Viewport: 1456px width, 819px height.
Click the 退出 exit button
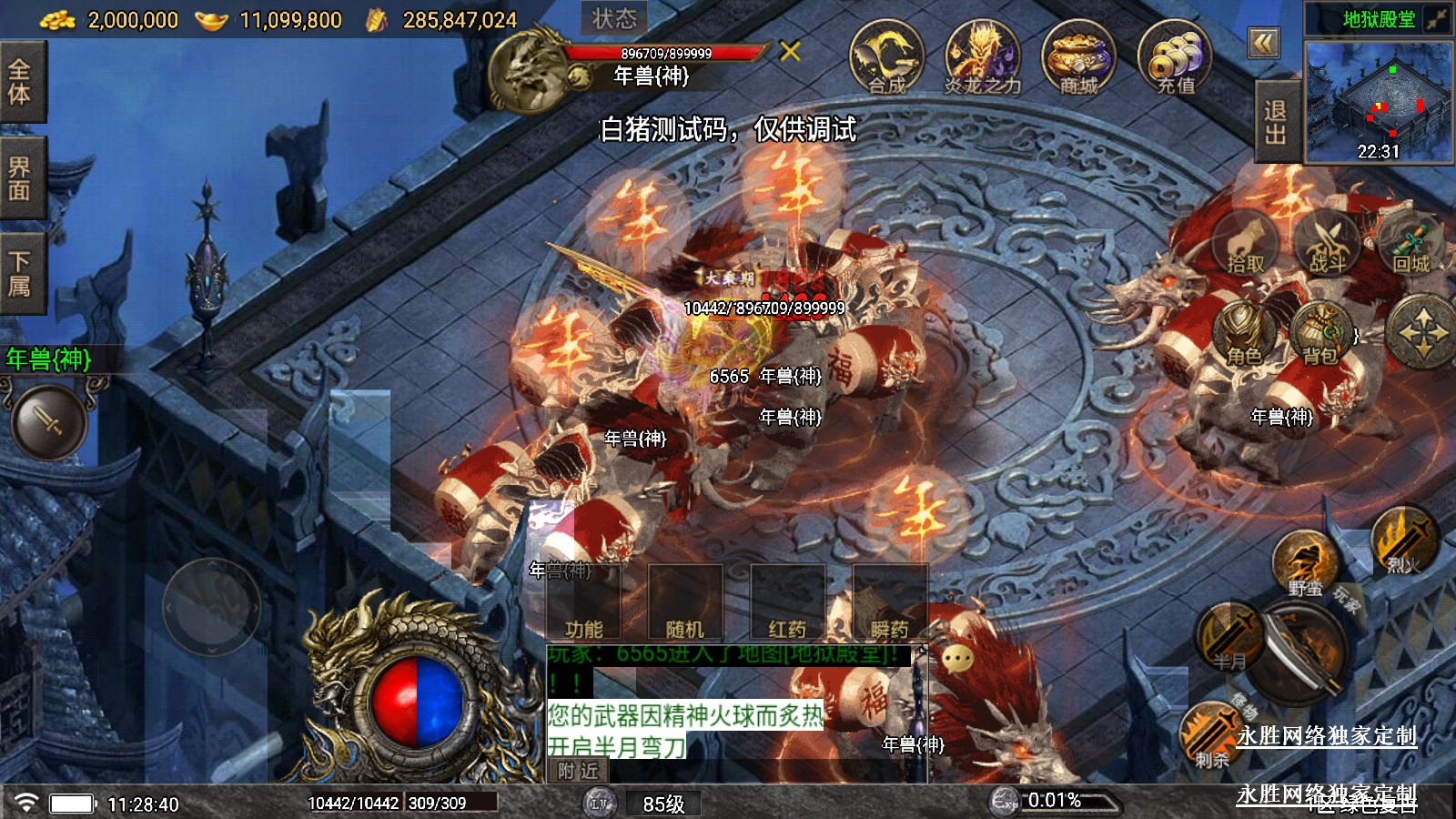point(1275,122)
